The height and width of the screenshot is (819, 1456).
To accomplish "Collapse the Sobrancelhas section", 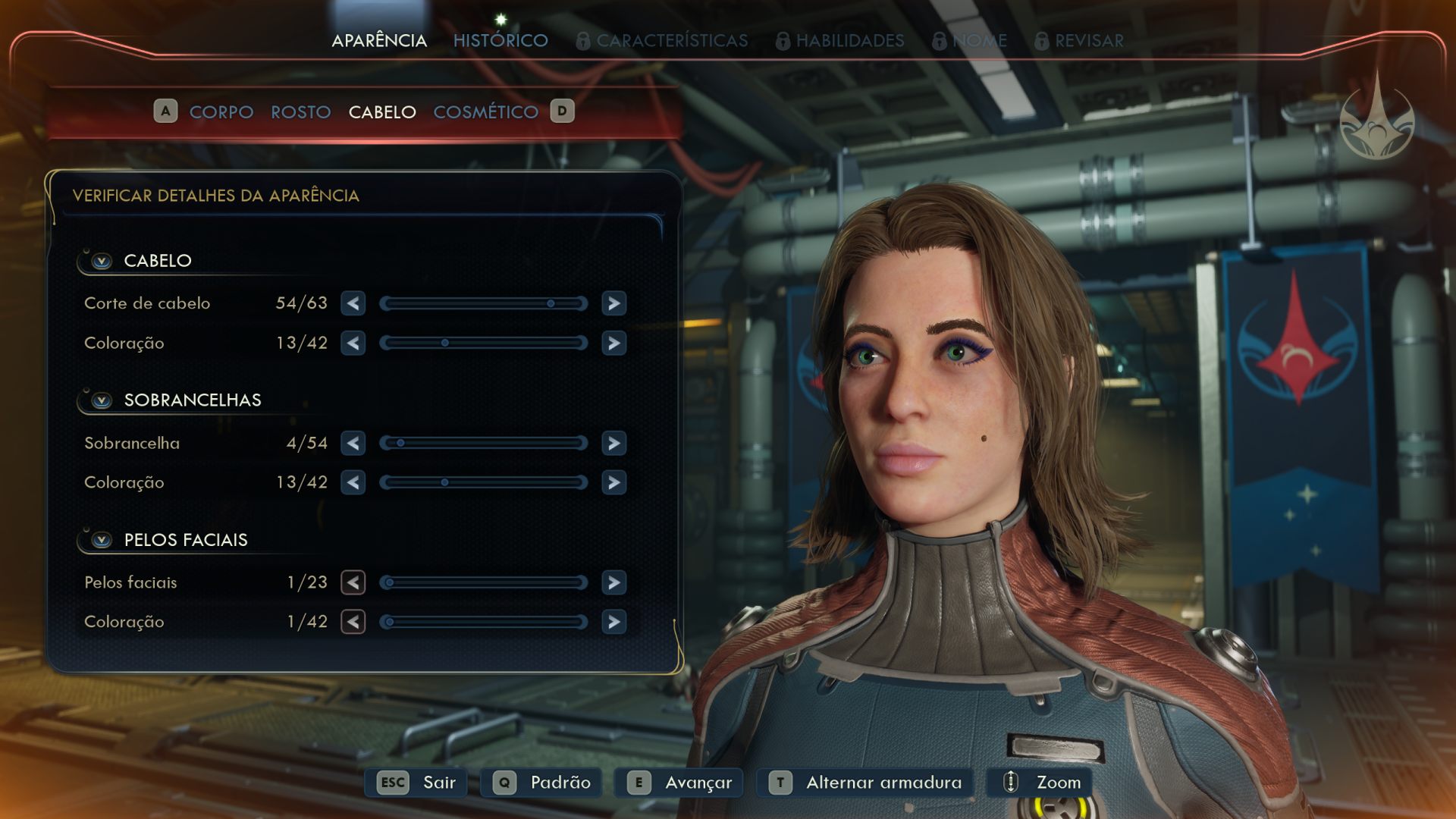I will [x=102, y=400].
